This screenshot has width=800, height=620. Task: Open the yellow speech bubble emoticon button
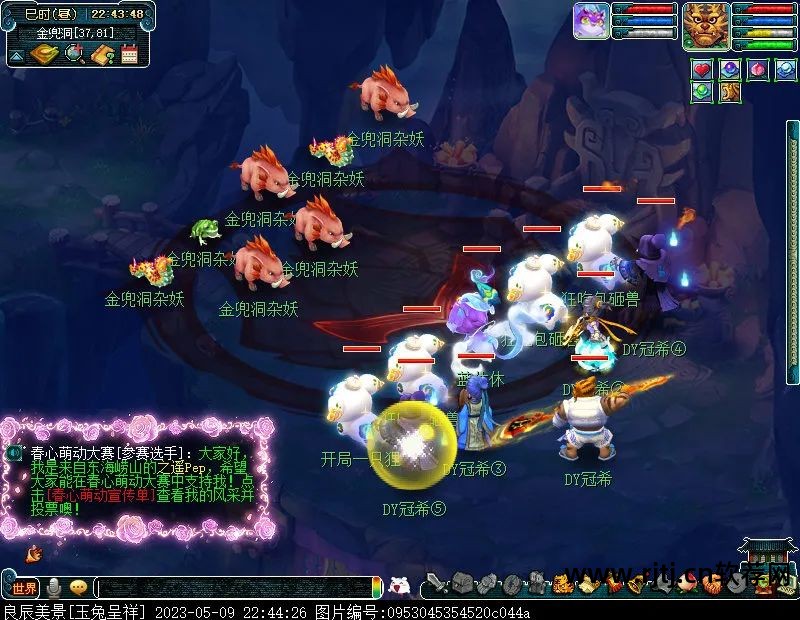pos(78,588)
